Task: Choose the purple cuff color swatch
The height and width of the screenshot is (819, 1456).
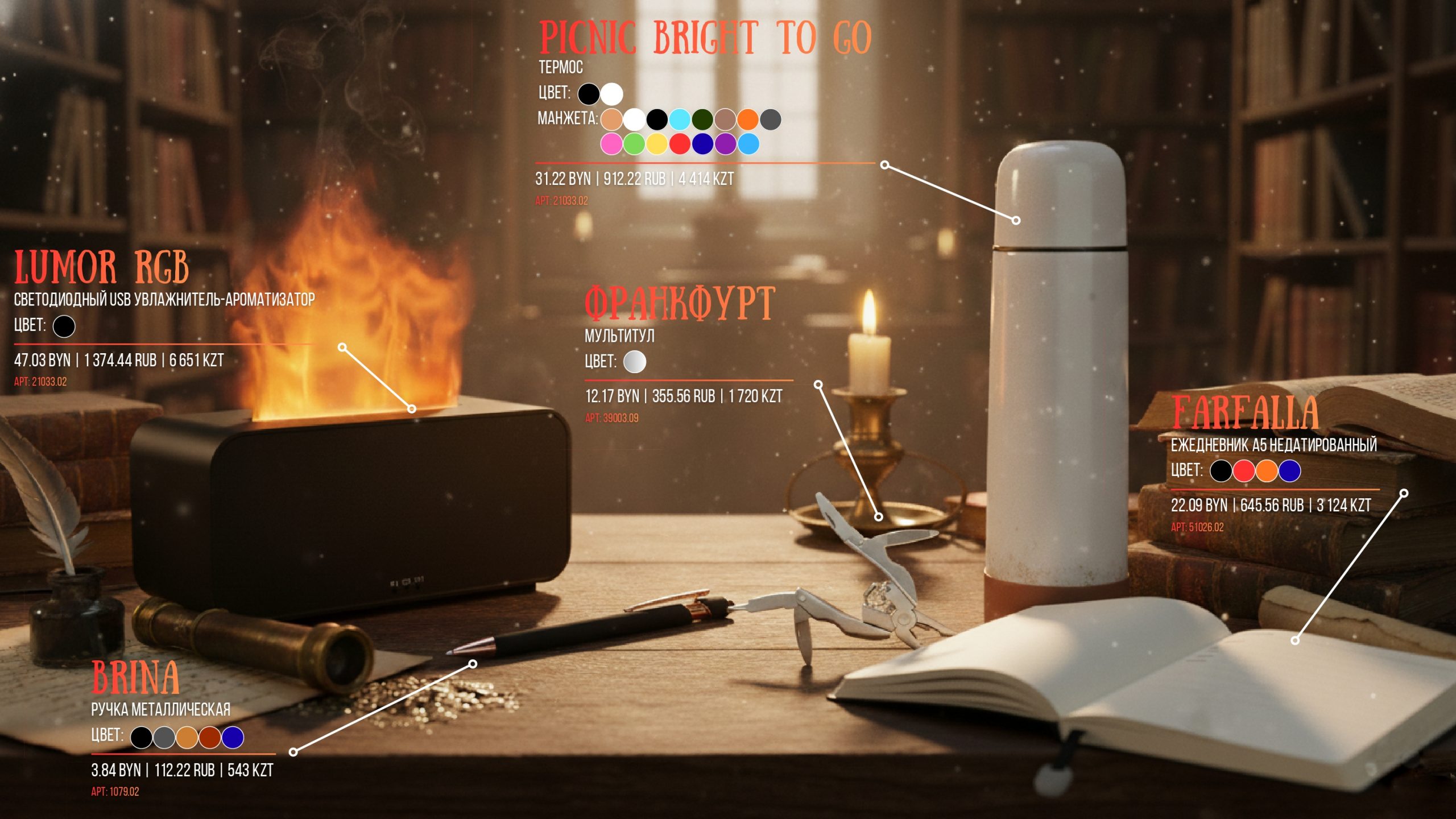Action: tap(725, 144)
